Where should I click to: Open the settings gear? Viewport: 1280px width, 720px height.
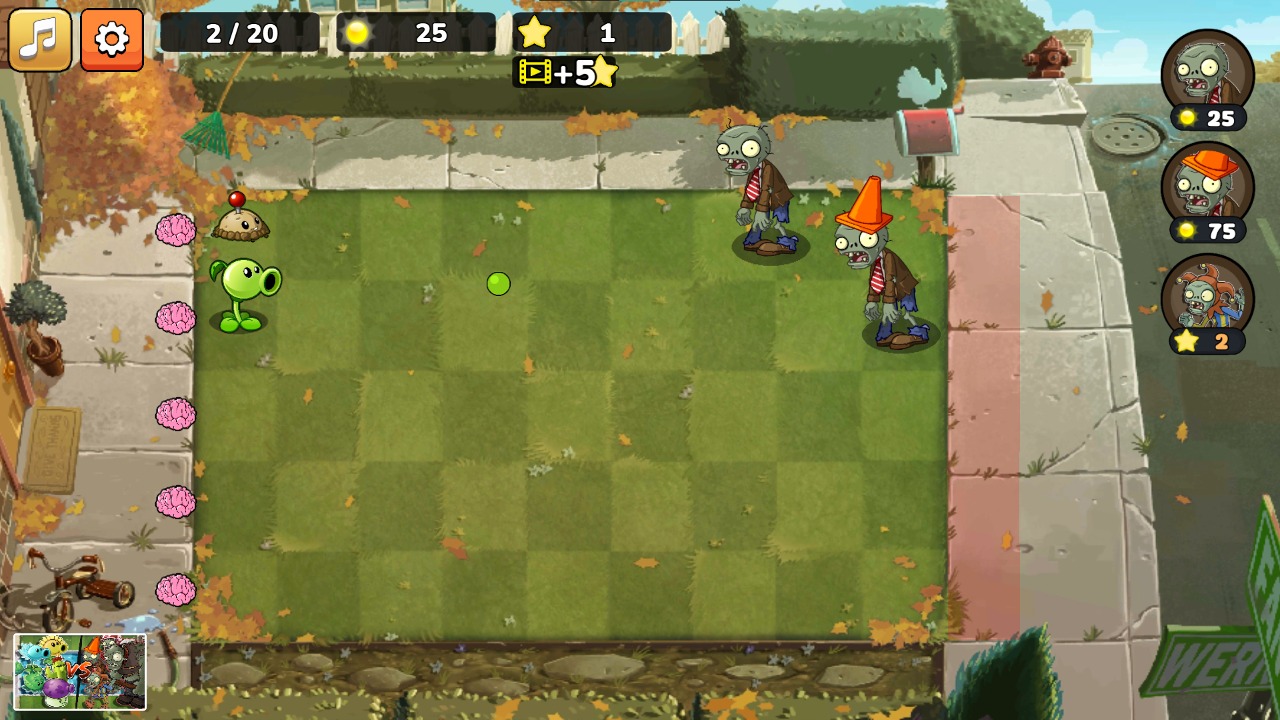[111, 40]
